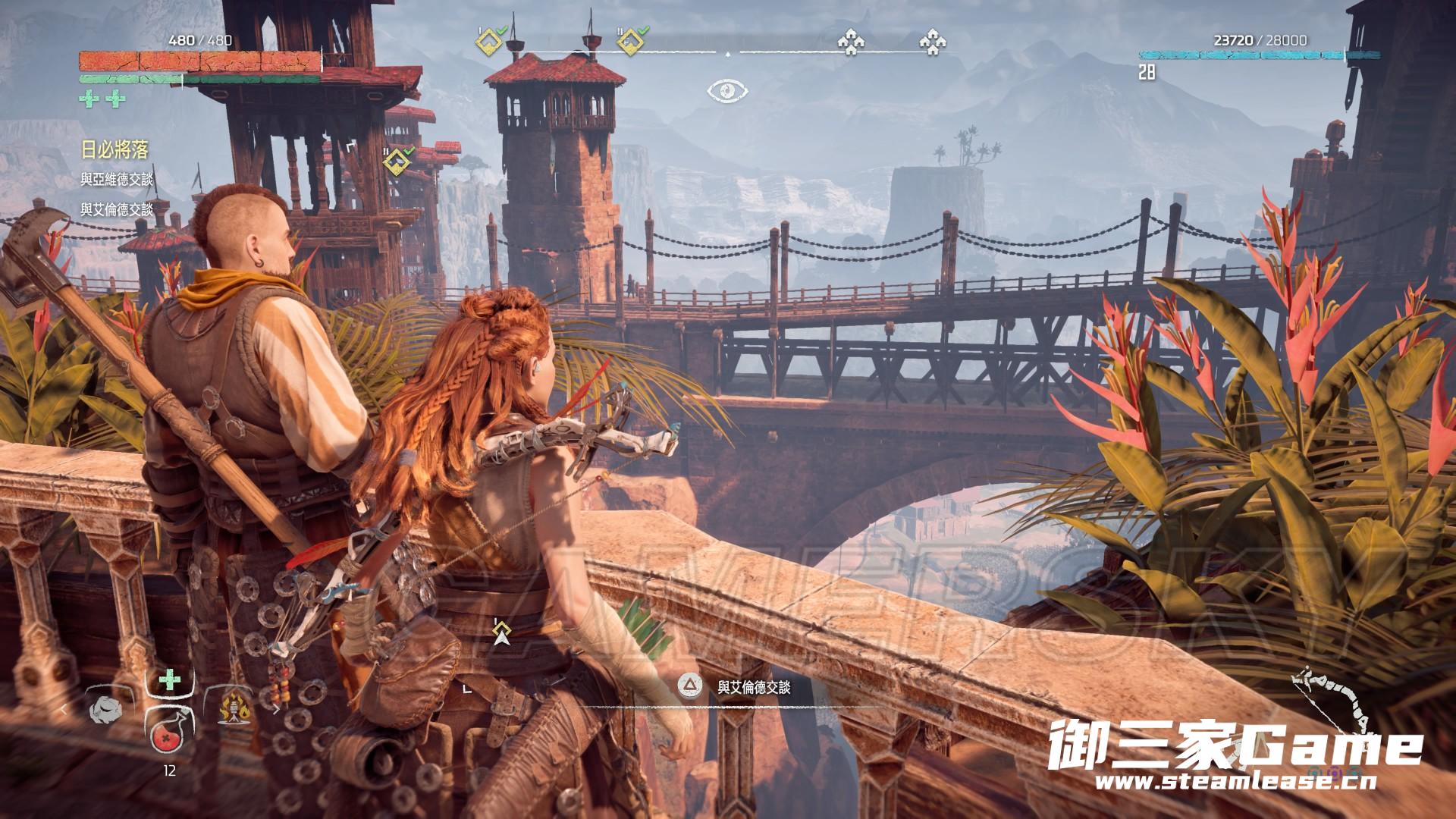
Task: Cycle item wheel with the left arrow
Action: point(65,711)
